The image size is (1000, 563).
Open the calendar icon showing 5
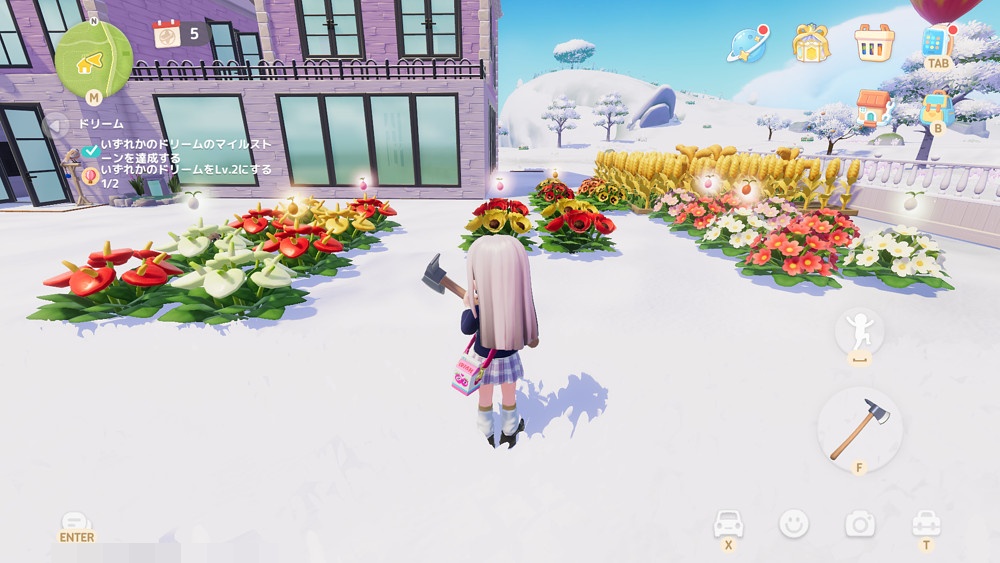[167, 33]
